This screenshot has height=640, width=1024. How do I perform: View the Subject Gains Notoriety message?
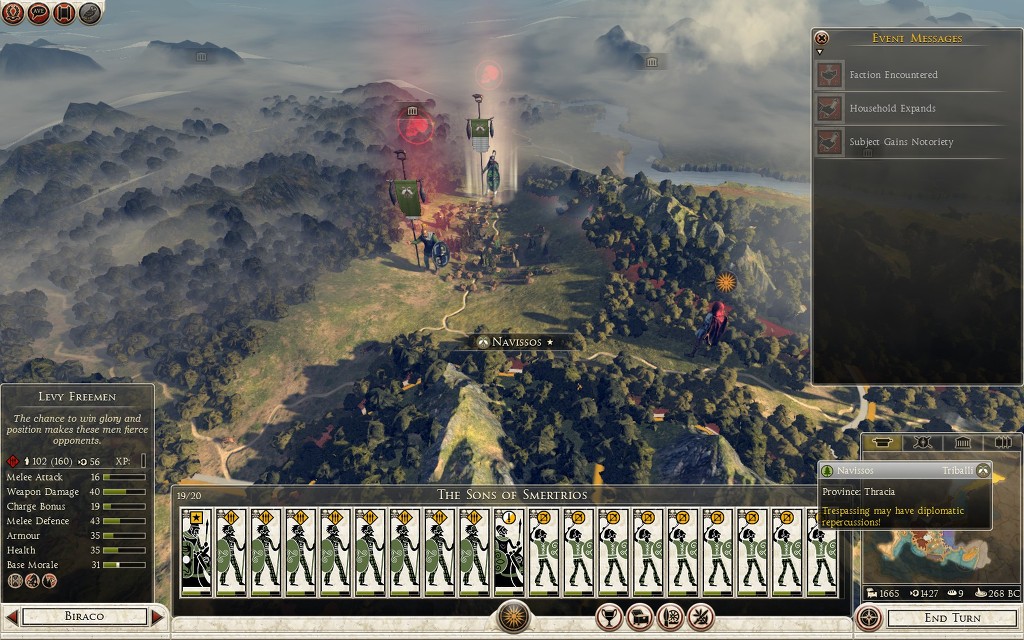pyautogui.click(x=900, y=142)
